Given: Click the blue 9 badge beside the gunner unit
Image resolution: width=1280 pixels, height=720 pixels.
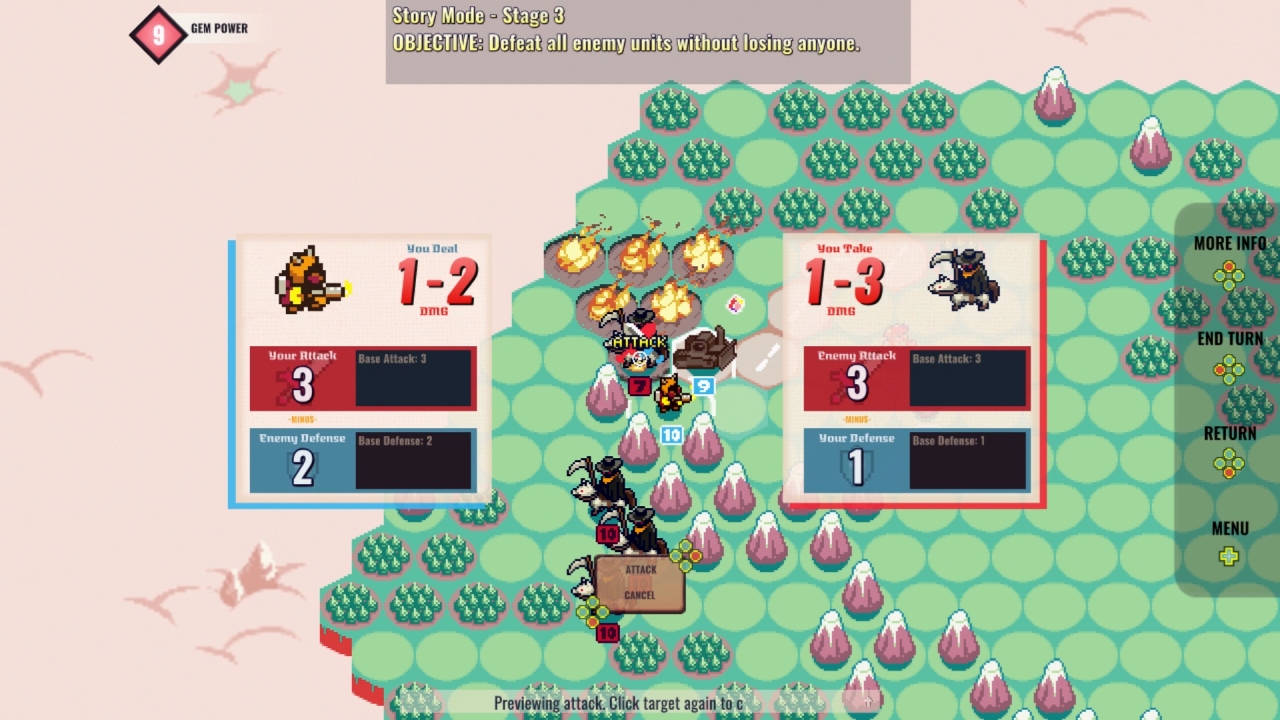Looking at the screenshot, I should click(705, 386).
